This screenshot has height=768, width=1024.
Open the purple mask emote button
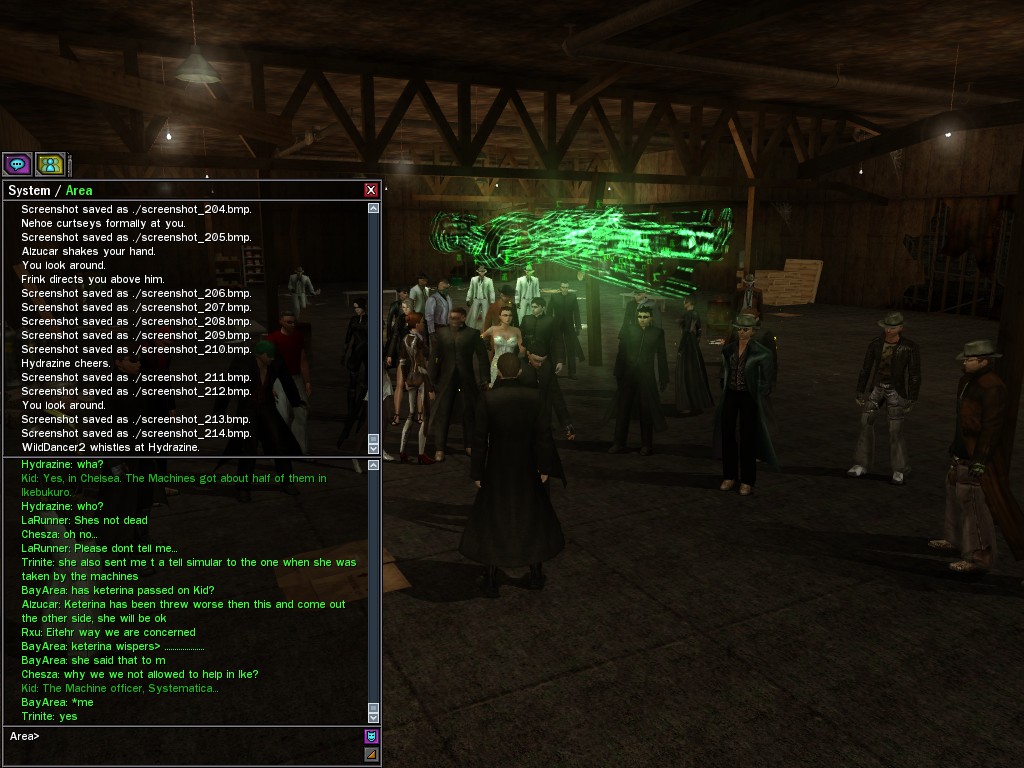pos(371,737)
